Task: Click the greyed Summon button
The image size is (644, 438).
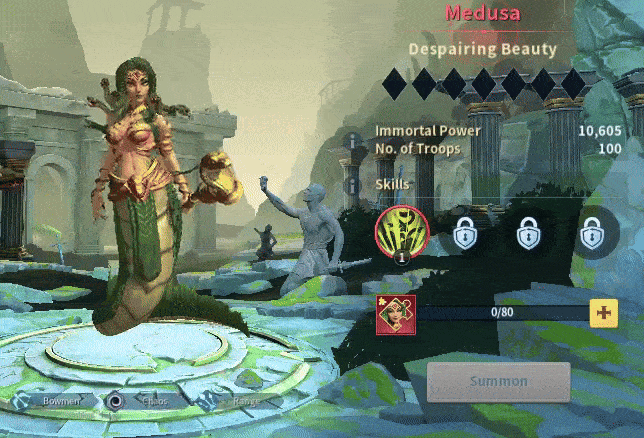Action: (x=499, y=381)
